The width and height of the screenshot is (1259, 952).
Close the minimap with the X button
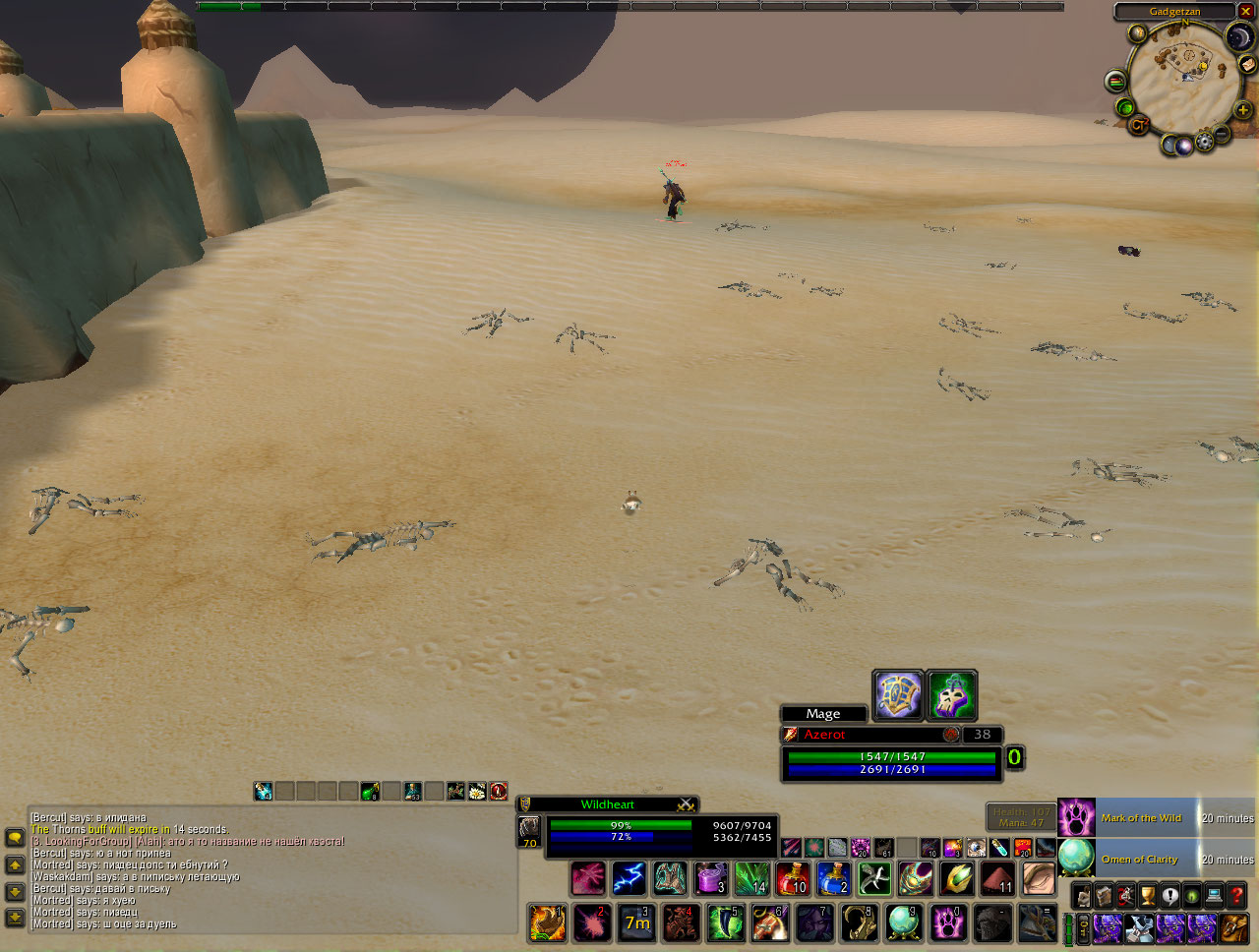click(1244, 12)
